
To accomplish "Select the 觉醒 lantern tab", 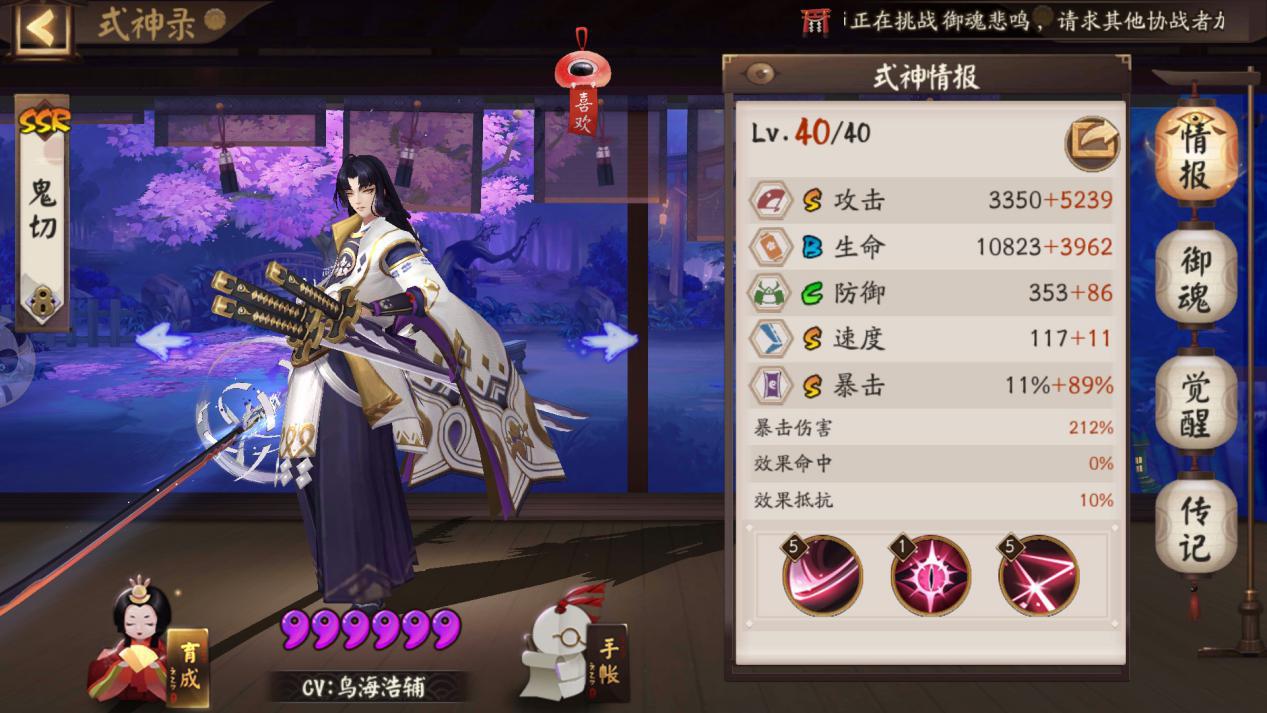I will (1195, 405).
